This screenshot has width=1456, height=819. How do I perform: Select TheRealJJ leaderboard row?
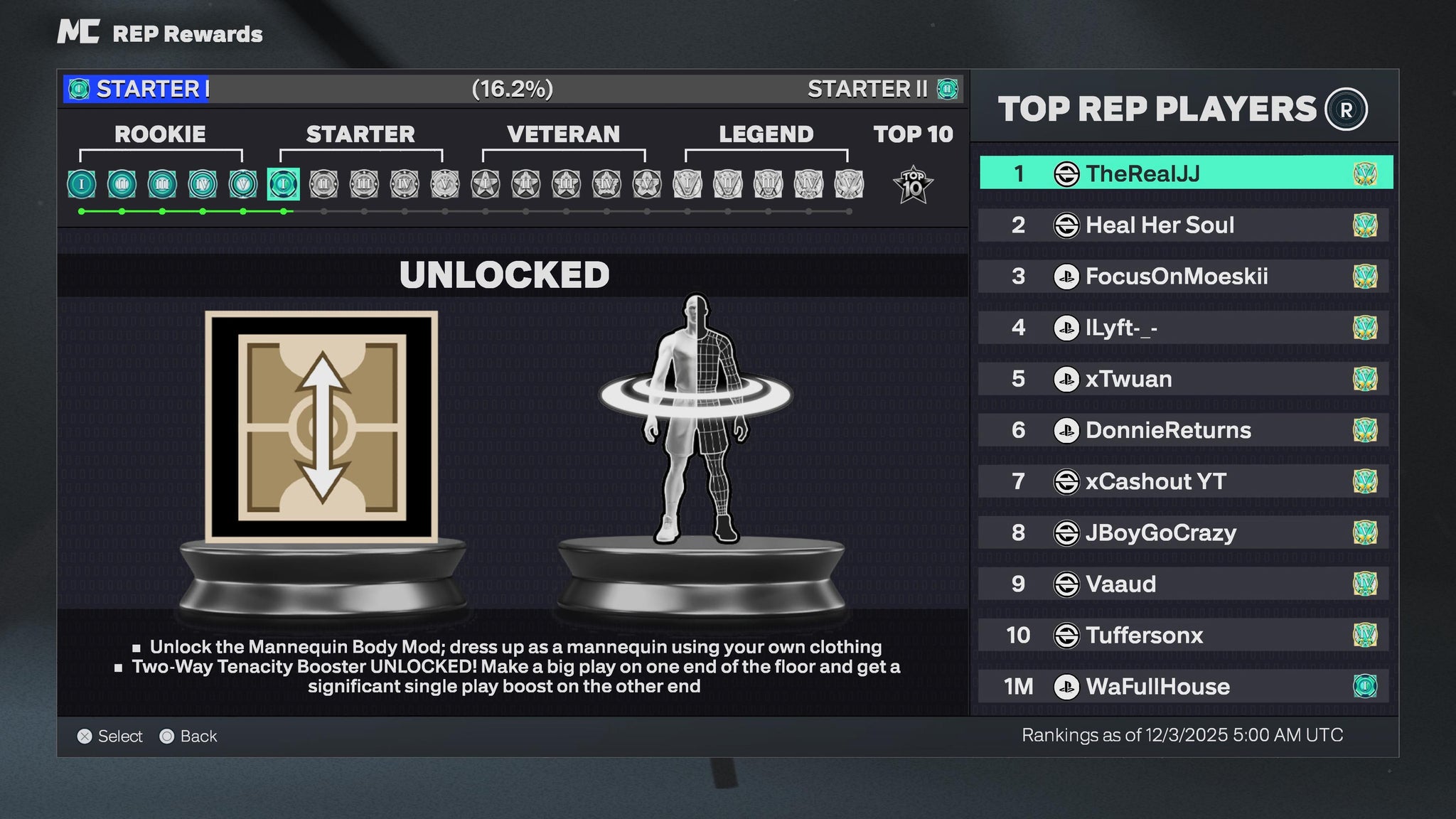point(1185,173)
